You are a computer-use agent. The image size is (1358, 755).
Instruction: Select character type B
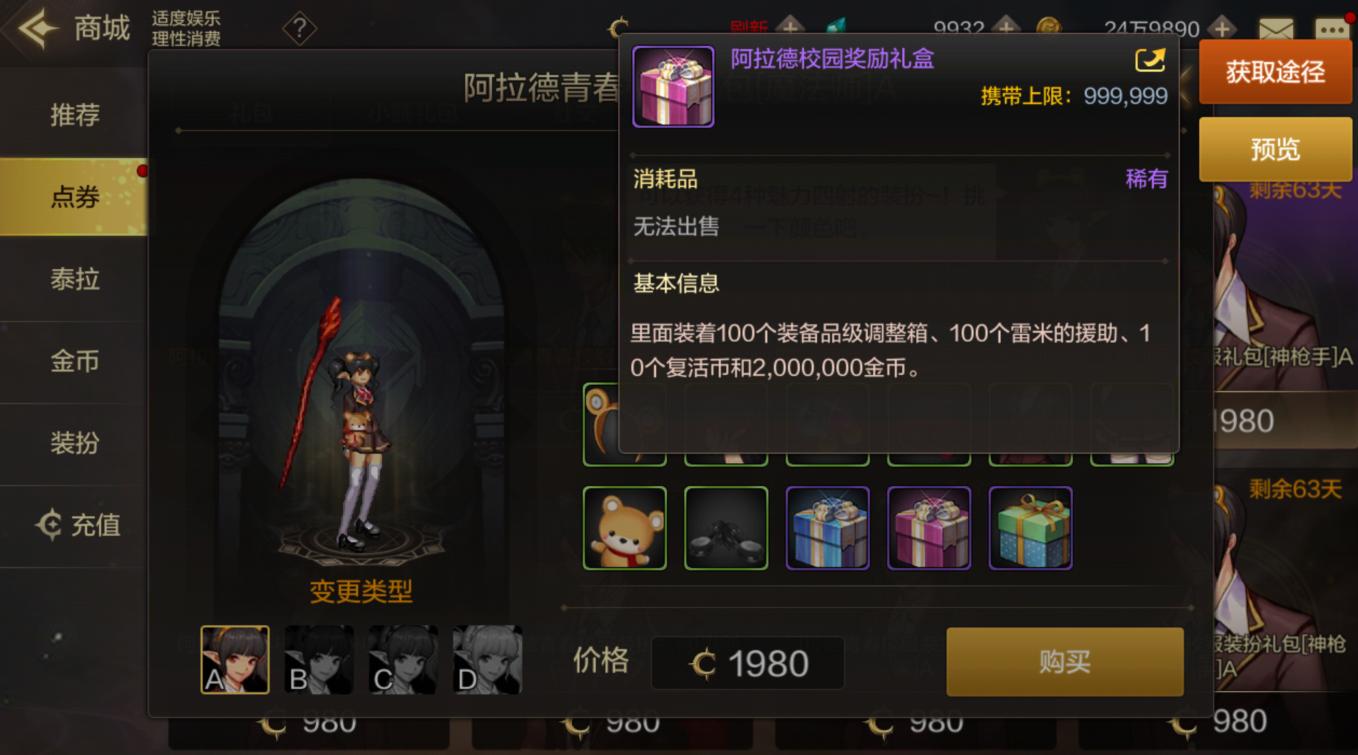[x=318, y=658]
